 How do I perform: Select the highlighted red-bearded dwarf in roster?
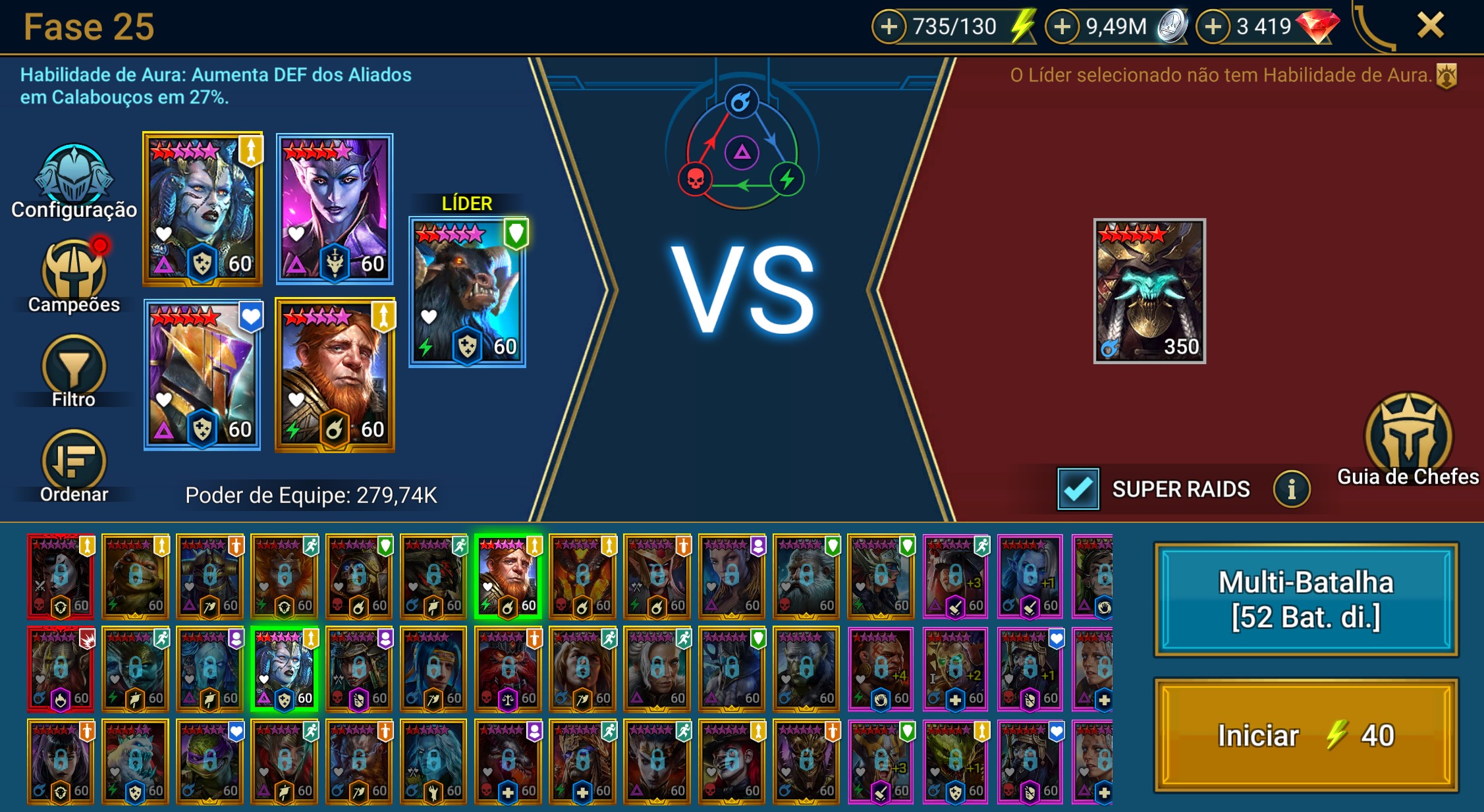pyautogui.click(x=508, y=576)
